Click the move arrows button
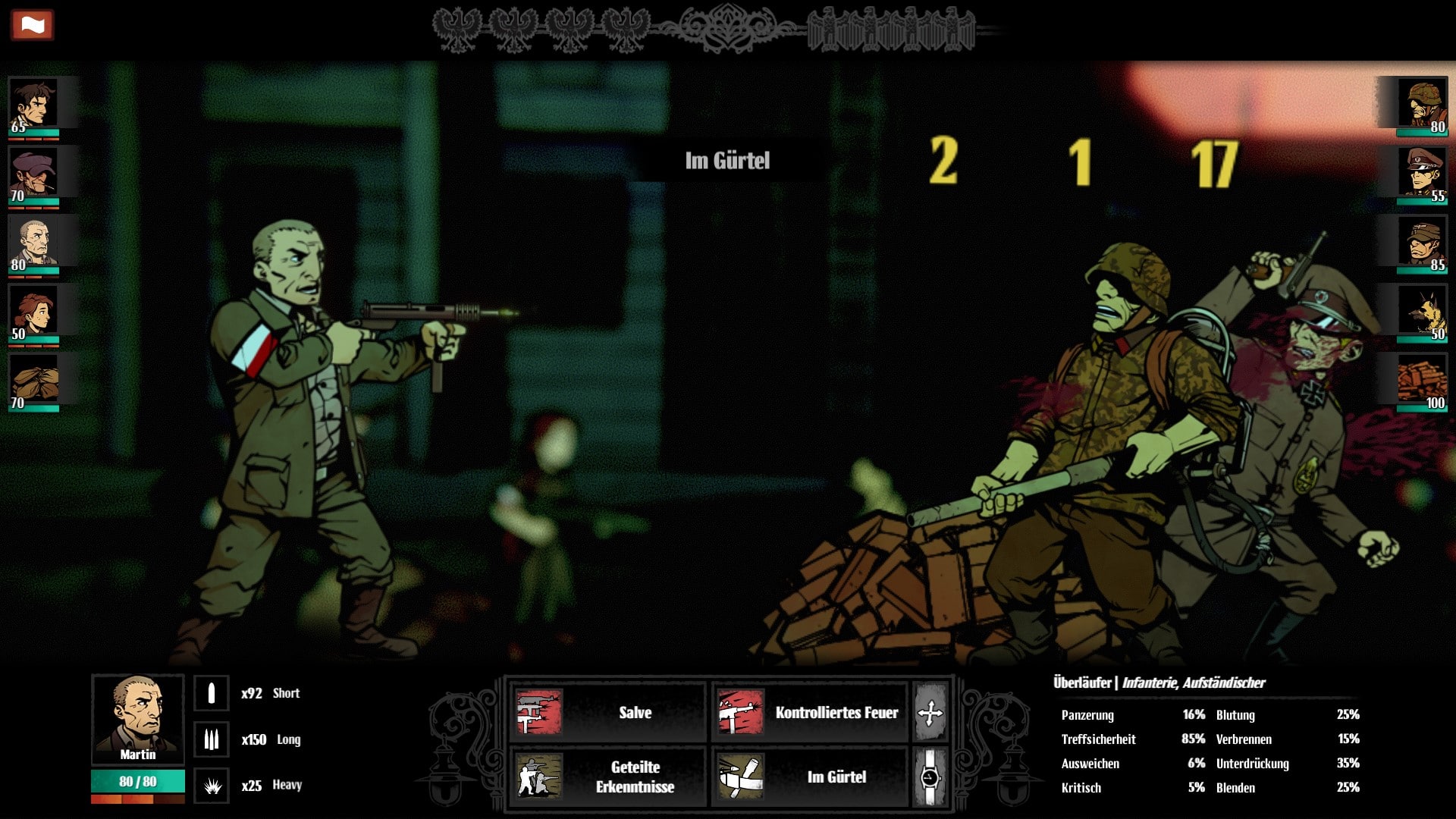1456x819 pixels. click(x=930, y=713)
